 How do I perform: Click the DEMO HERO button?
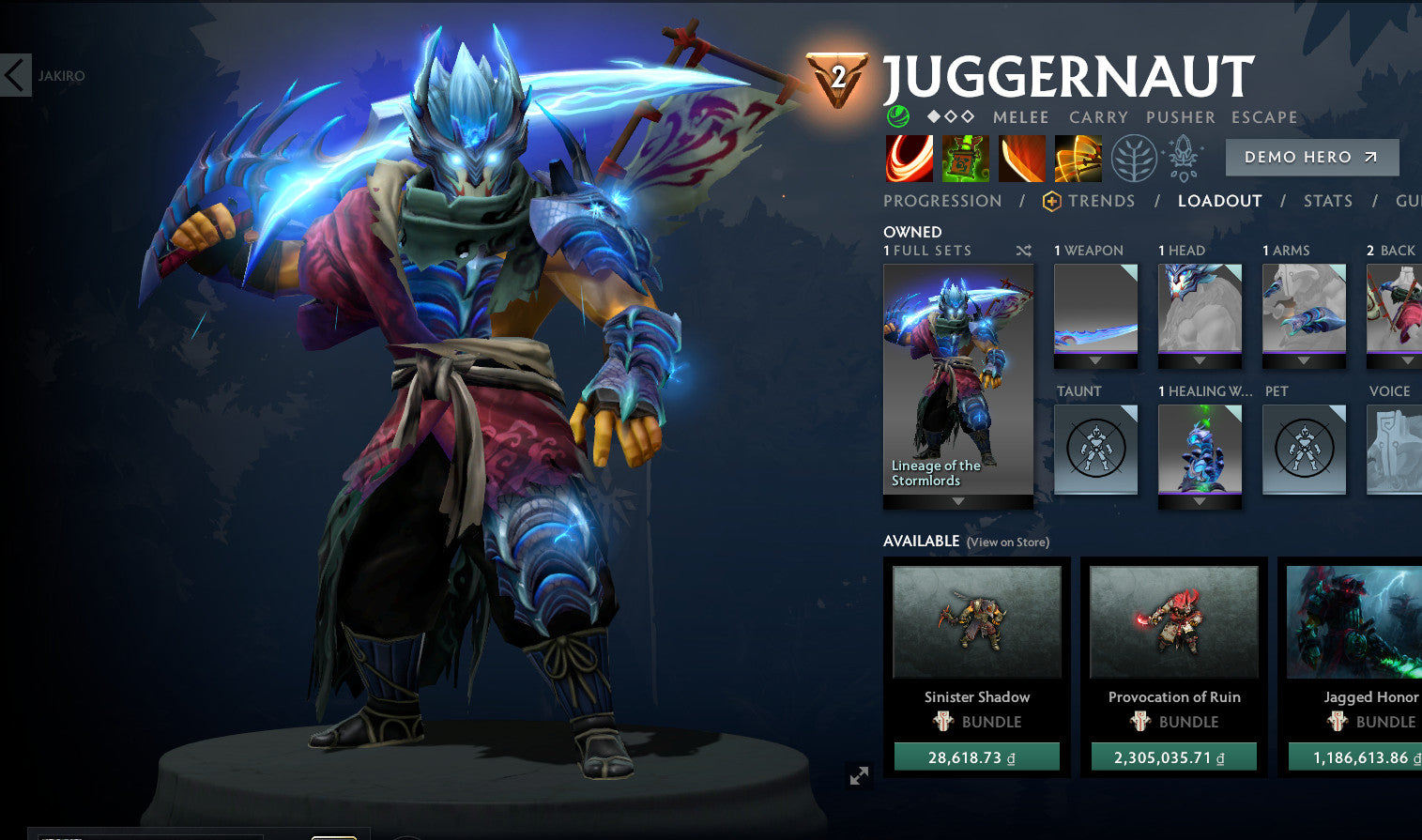tap(1311, 157)
